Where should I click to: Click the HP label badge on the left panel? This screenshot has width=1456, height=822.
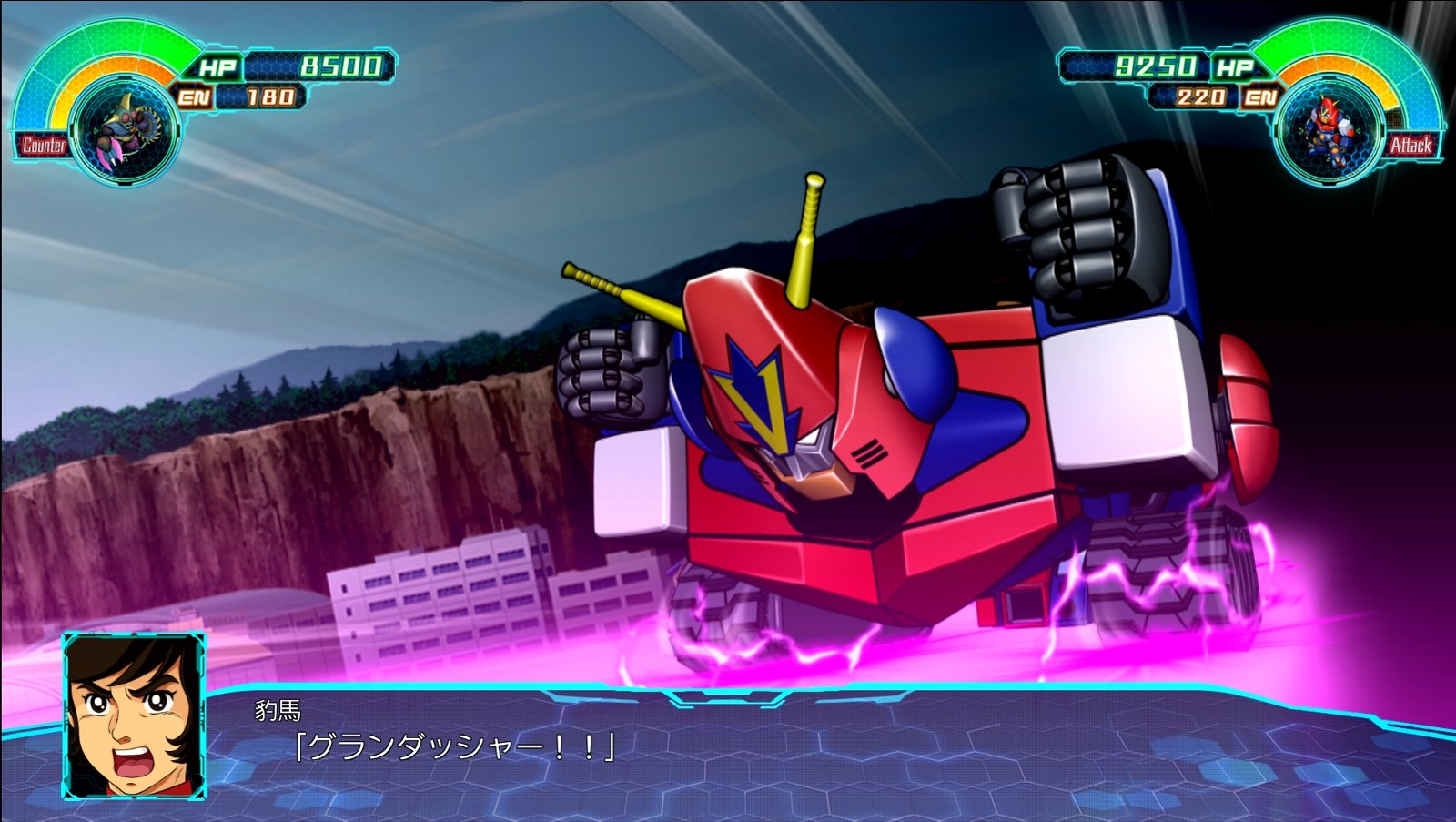coord(217,66)
